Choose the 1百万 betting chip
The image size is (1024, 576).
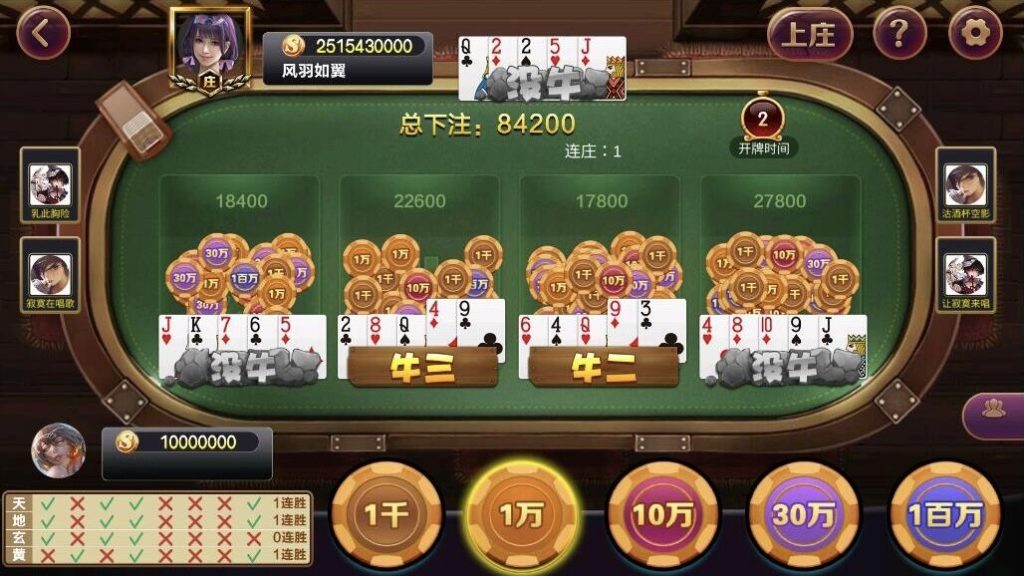click(x=943, y=514)
